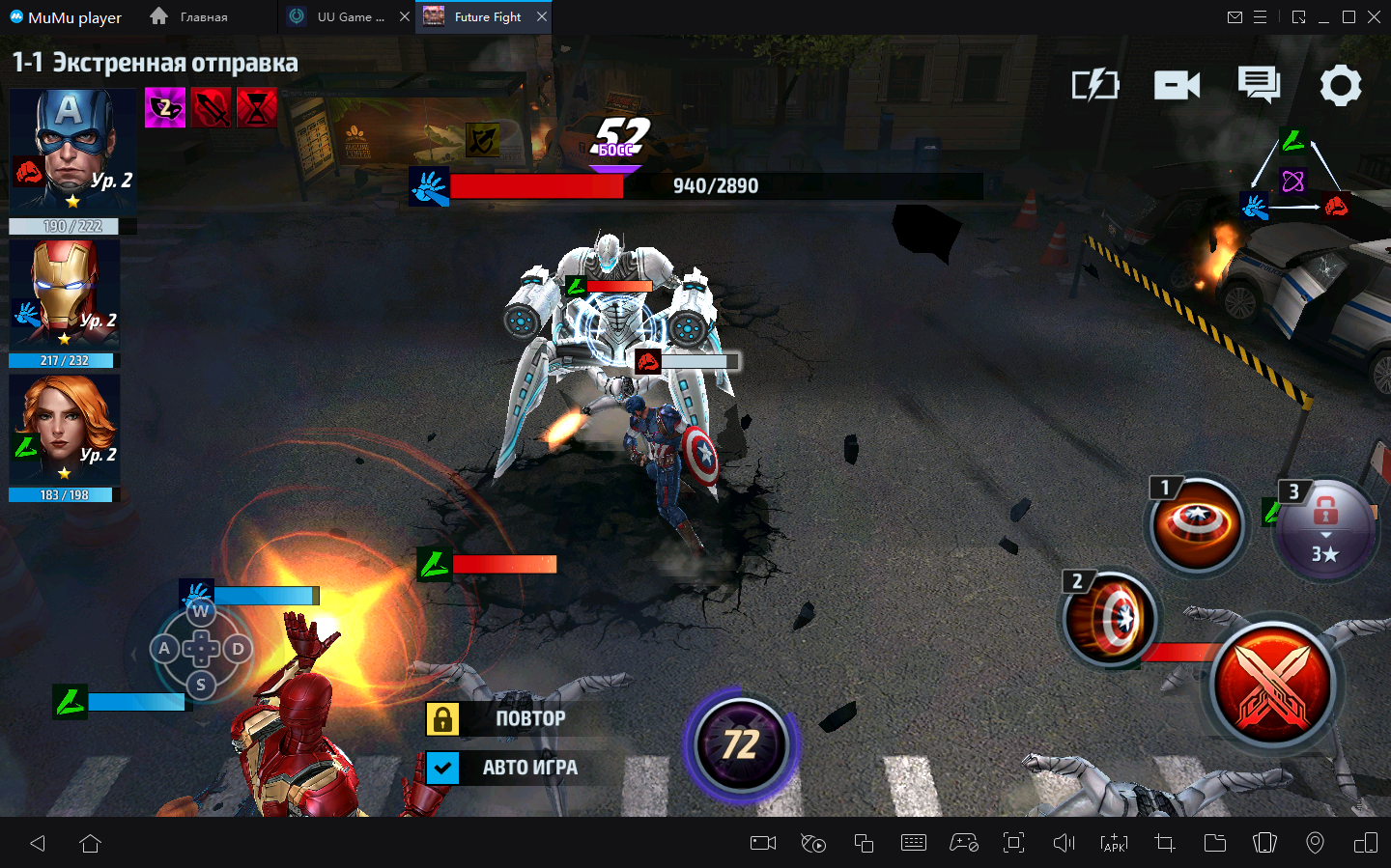Activate skill 2 shield charge
Screen dimensions: 1391x868
coord(1111,619)
